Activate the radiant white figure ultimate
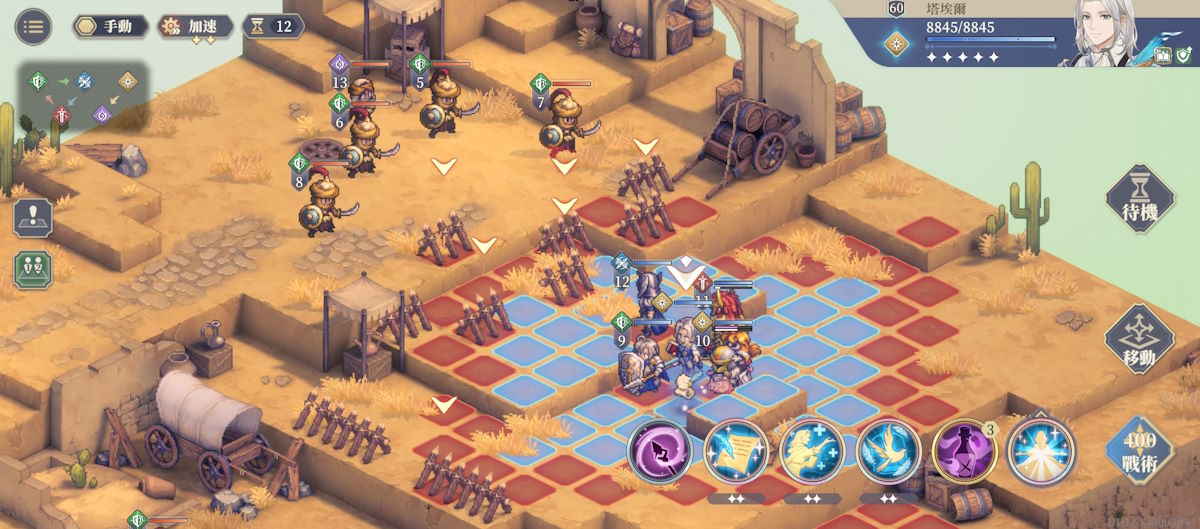 1040,452
